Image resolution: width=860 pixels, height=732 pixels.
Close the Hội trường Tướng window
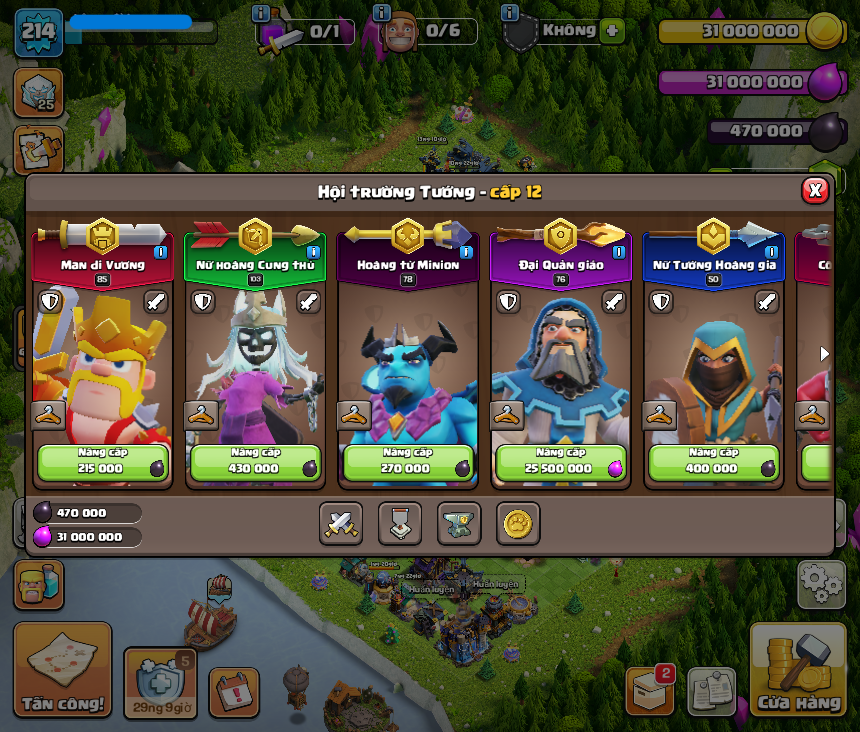pyautogui.click(x=815, y=190)
